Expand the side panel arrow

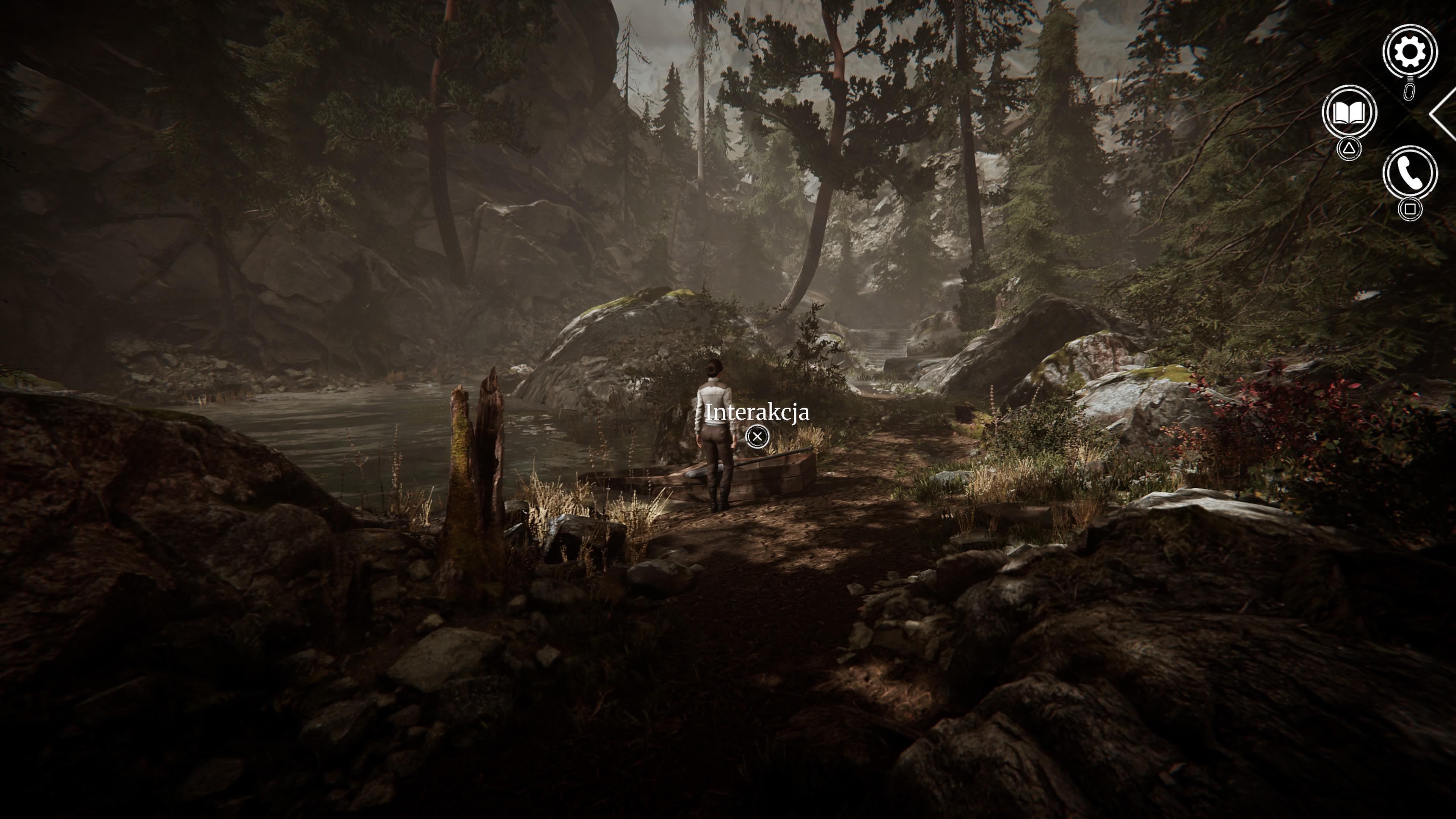click(x=1443, y=114)
